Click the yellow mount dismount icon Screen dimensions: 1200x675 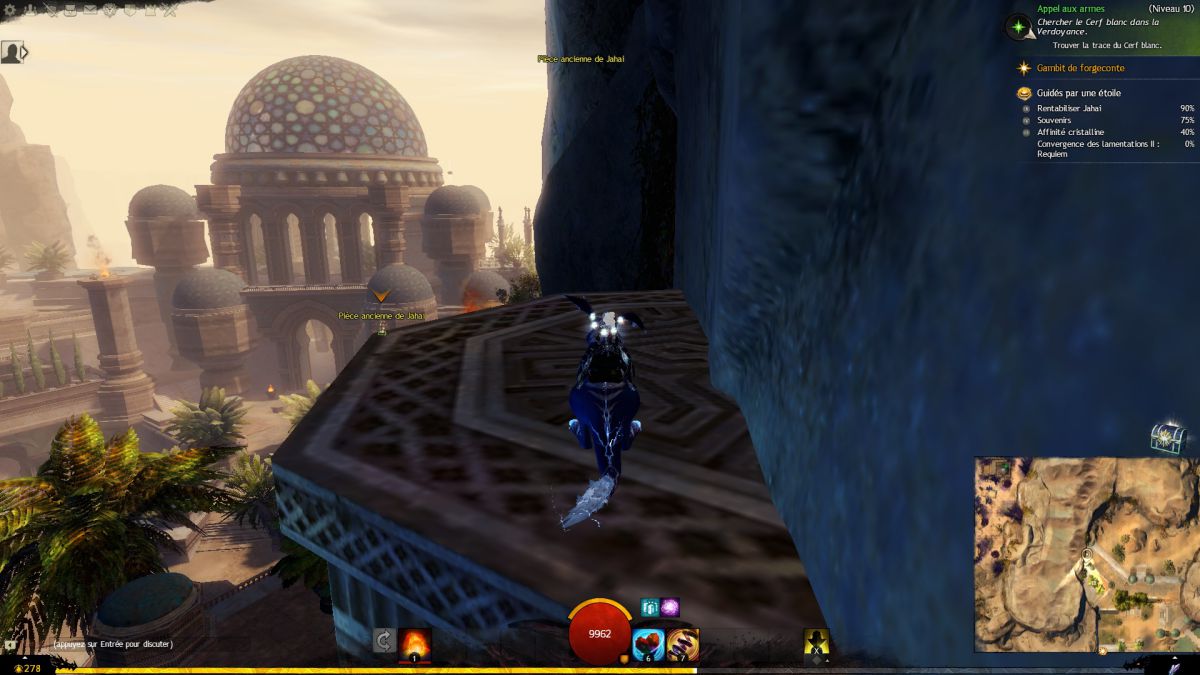(817, 644)
